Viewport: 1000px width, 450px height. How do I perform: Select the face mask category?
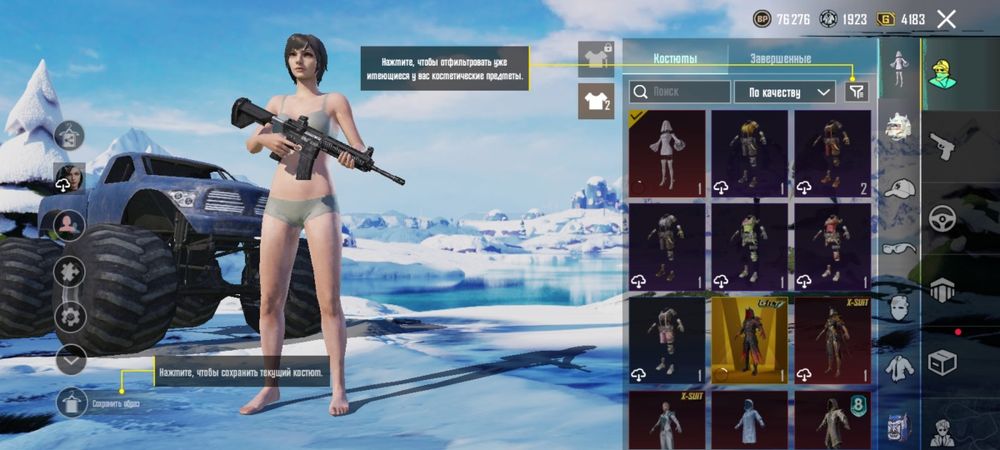tap(900, 307)
